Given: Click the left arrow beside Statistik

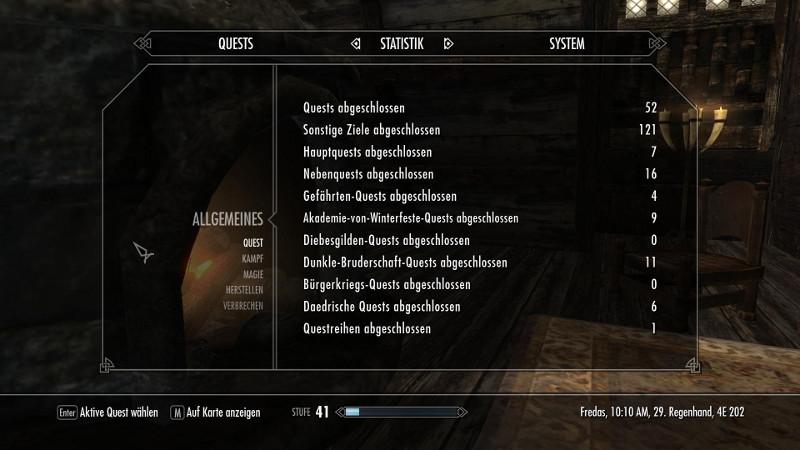Looking at the screenshot, I should (355, 44).
